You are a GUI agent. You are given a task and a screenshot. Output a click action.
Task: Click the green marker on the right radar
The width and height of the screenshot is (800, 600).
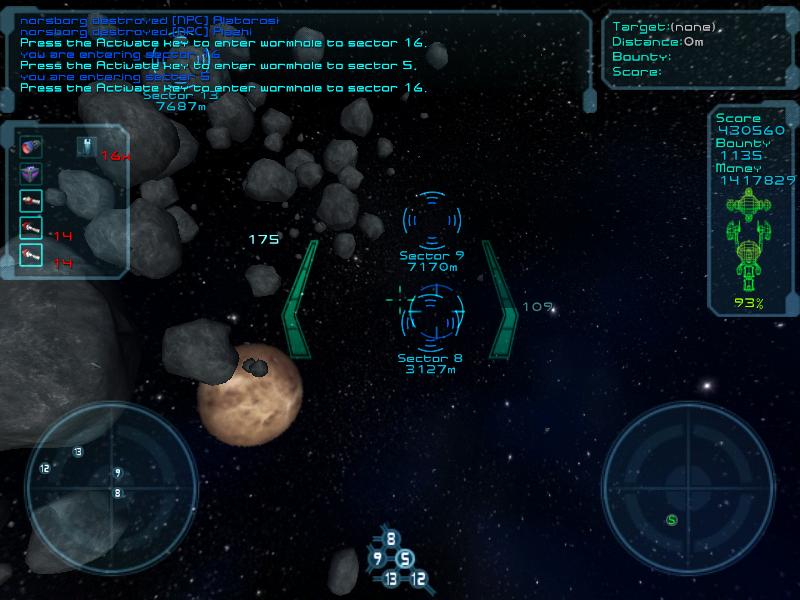coord(673,519)
